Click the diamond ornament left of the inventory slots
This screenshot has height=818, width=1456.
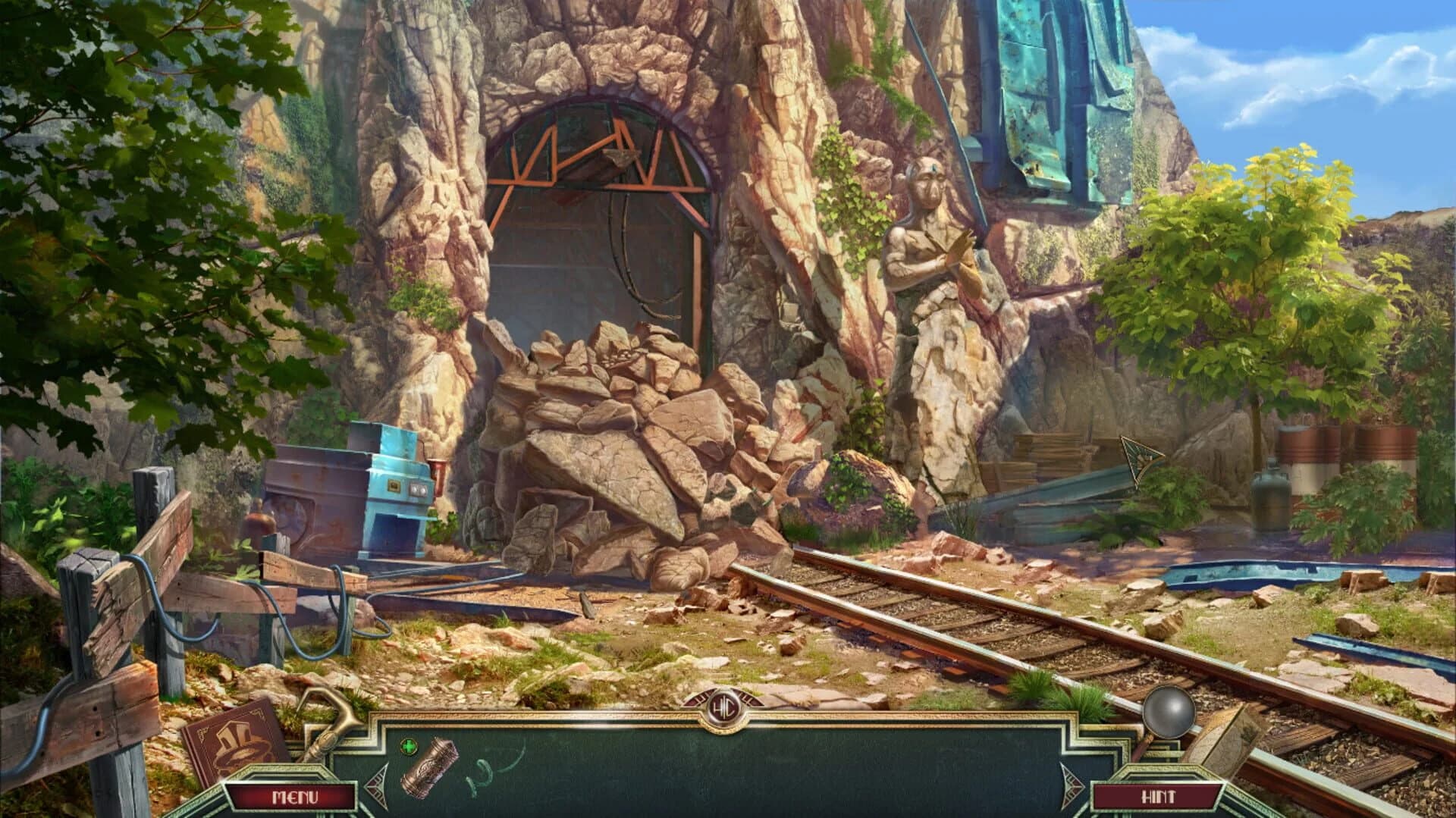tap(378, 786)
